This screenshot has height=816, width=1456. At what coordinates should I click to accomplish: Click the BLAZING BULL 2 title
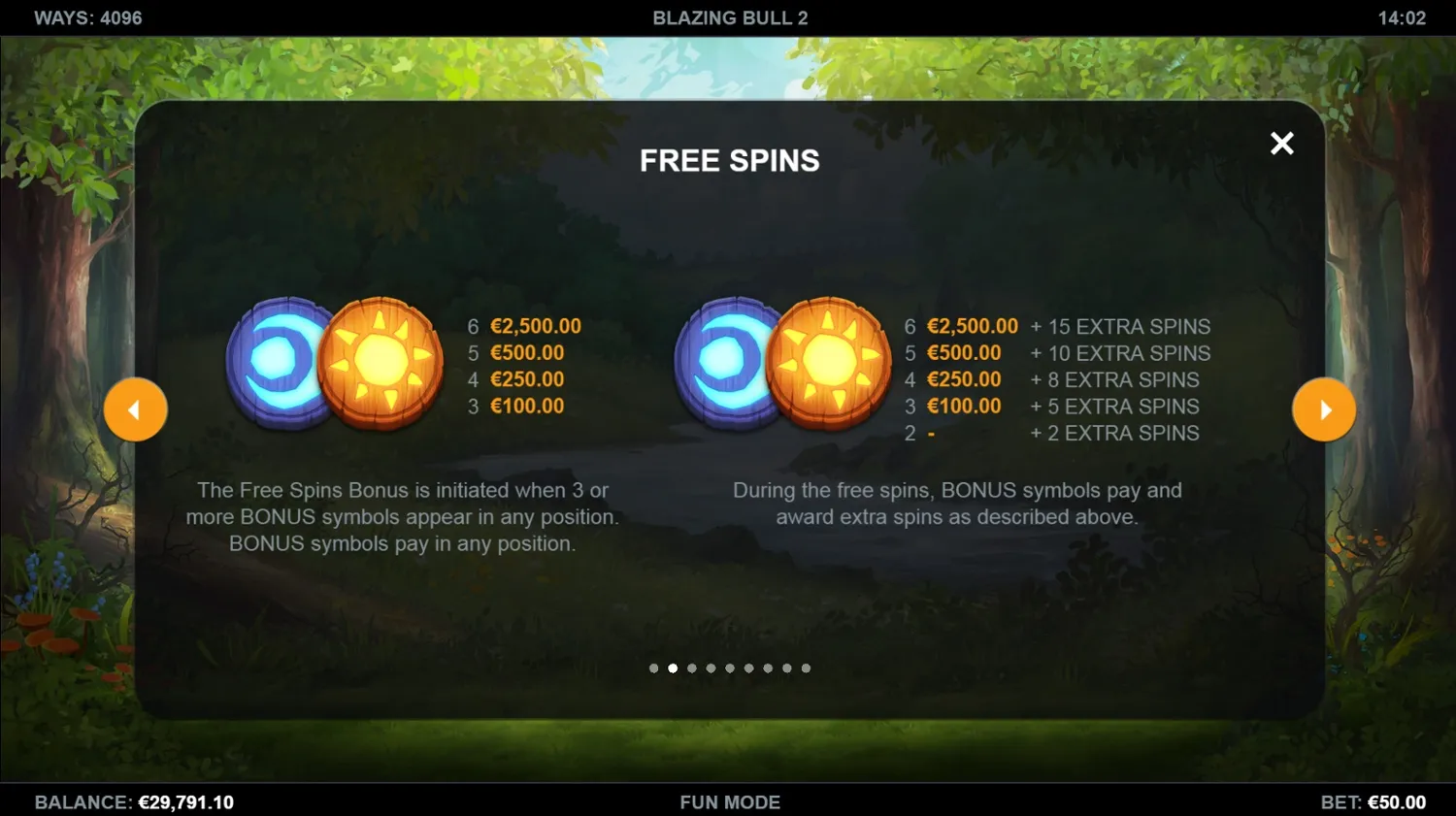click(729, 16)
